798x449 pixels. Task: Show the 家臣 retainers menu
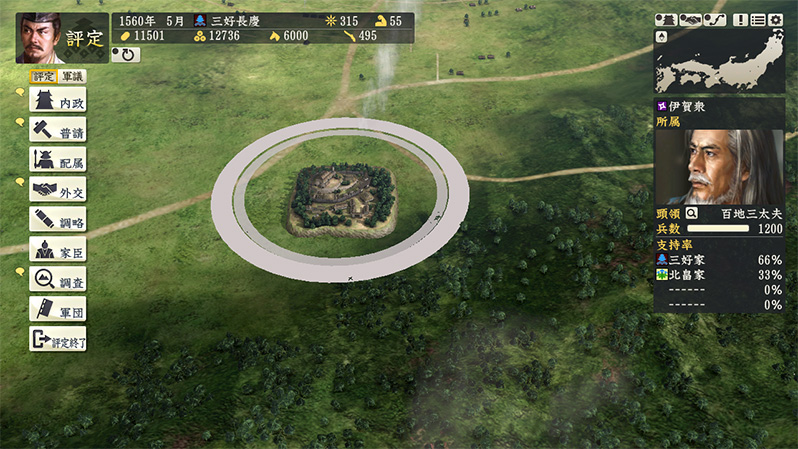point(58,249)
